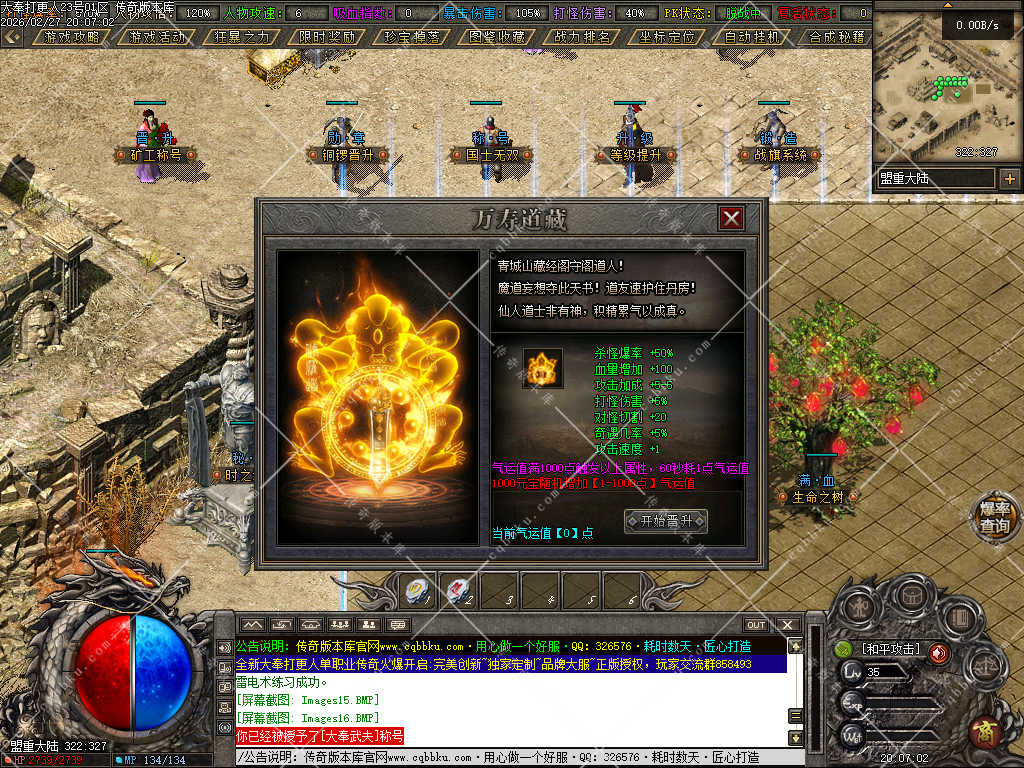This screenshot has height=768, width=1024.
Task: Open the bag via the treasure chest icon
Action: [x=911, y=596]
